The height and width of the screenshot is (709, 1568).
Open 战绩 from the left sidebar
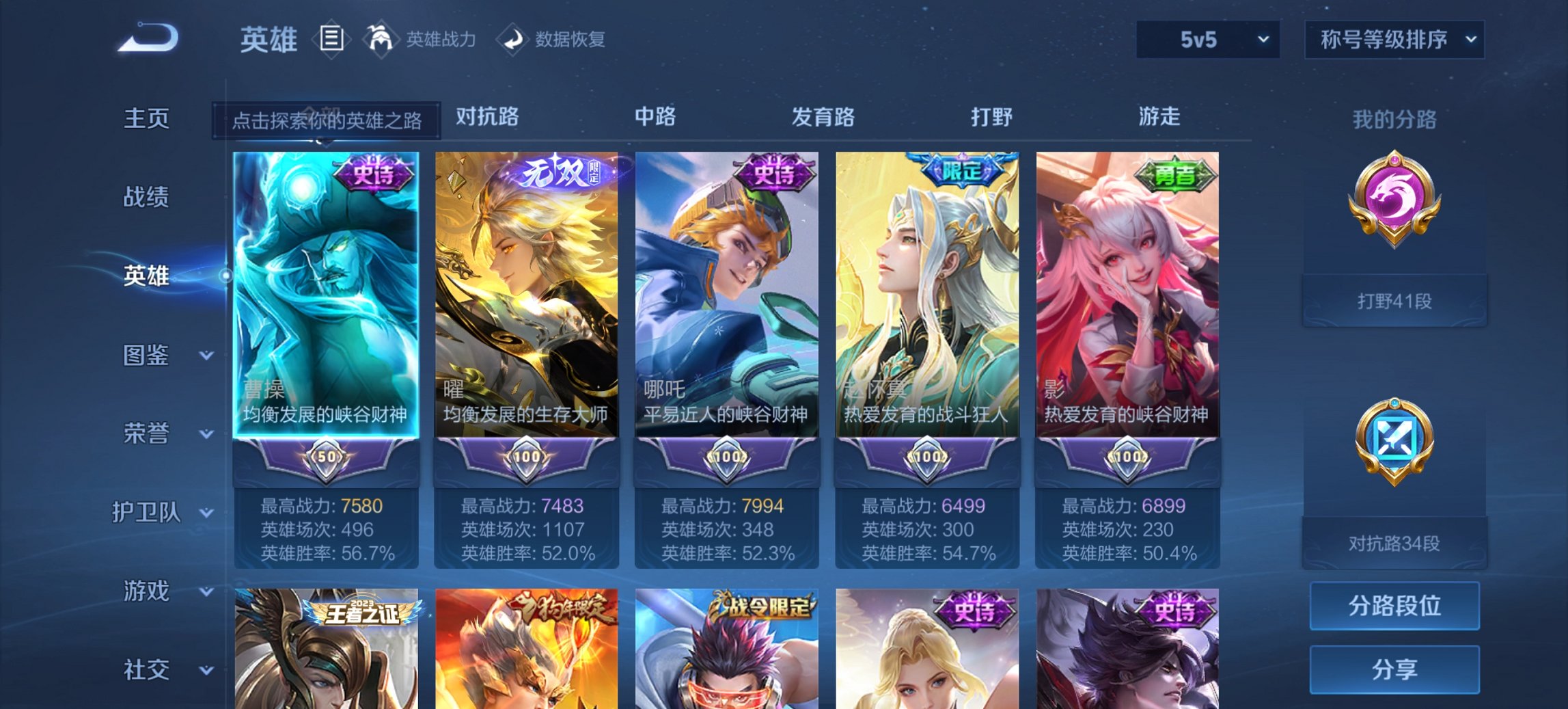[146, 198]
